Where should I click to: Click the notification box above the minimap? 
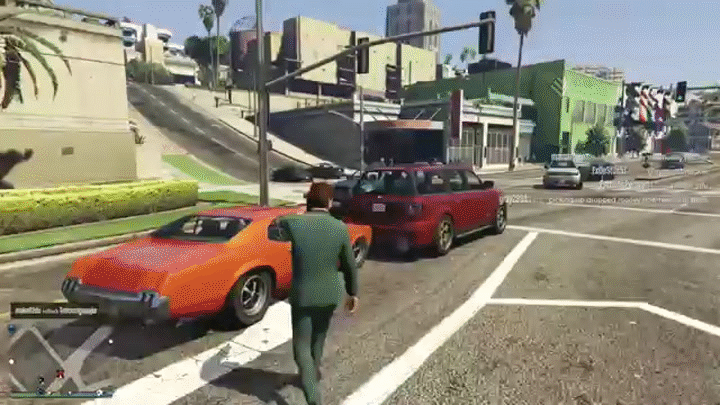coord(54,310)
